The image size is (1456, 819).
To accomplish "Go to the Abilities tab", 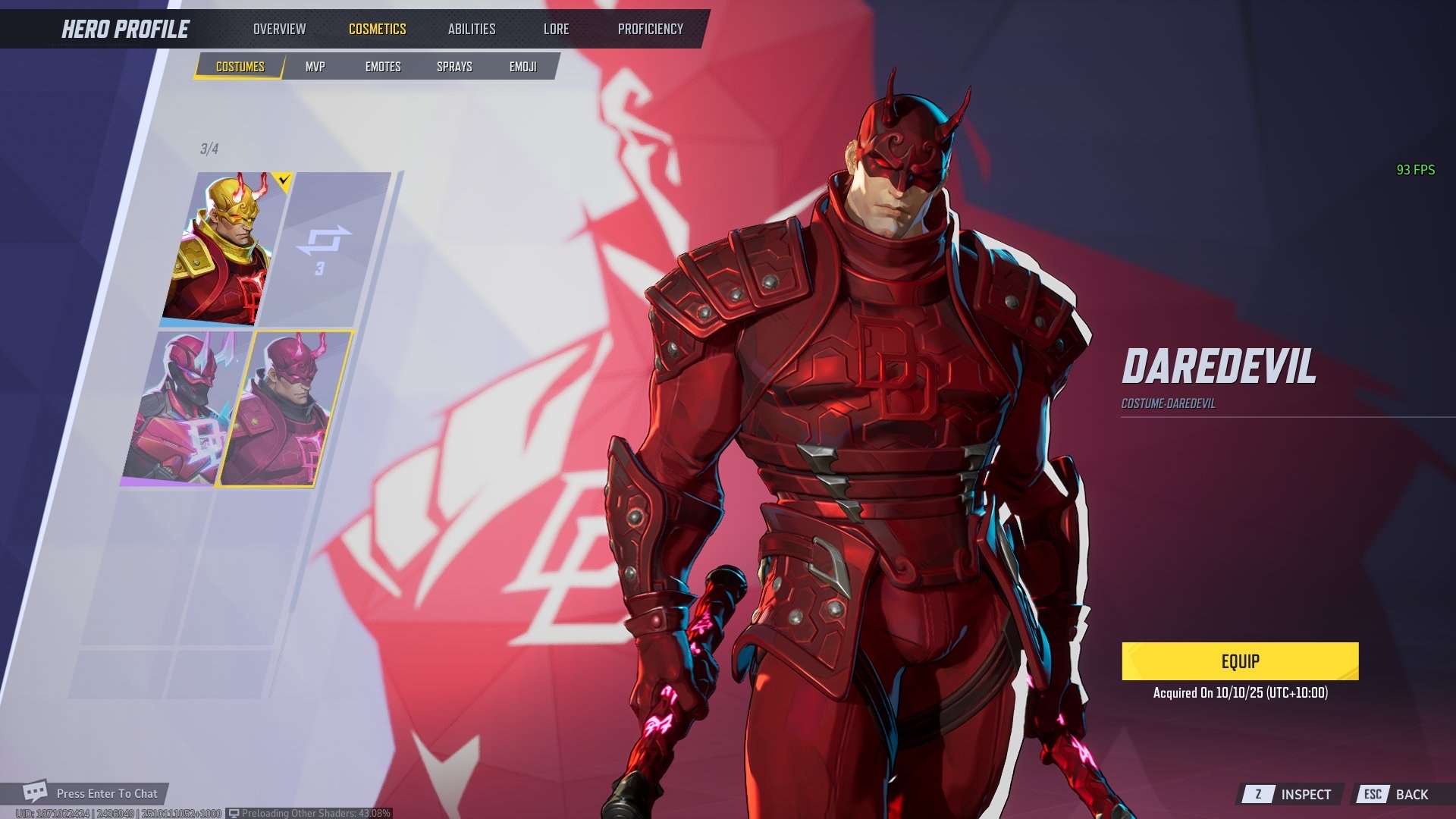I will [x=471, y=29].
